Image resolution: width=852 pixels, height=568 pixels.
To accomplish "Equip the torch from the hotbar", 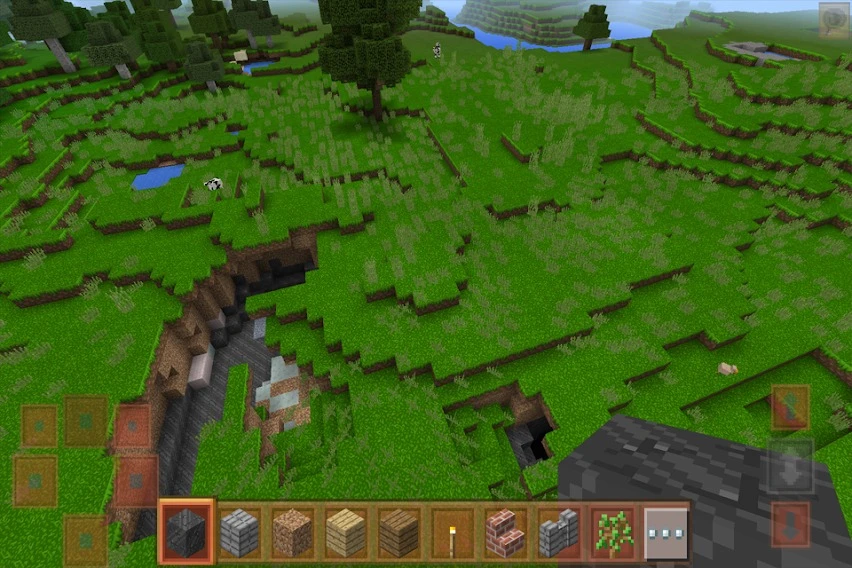I will pos(452,532).
